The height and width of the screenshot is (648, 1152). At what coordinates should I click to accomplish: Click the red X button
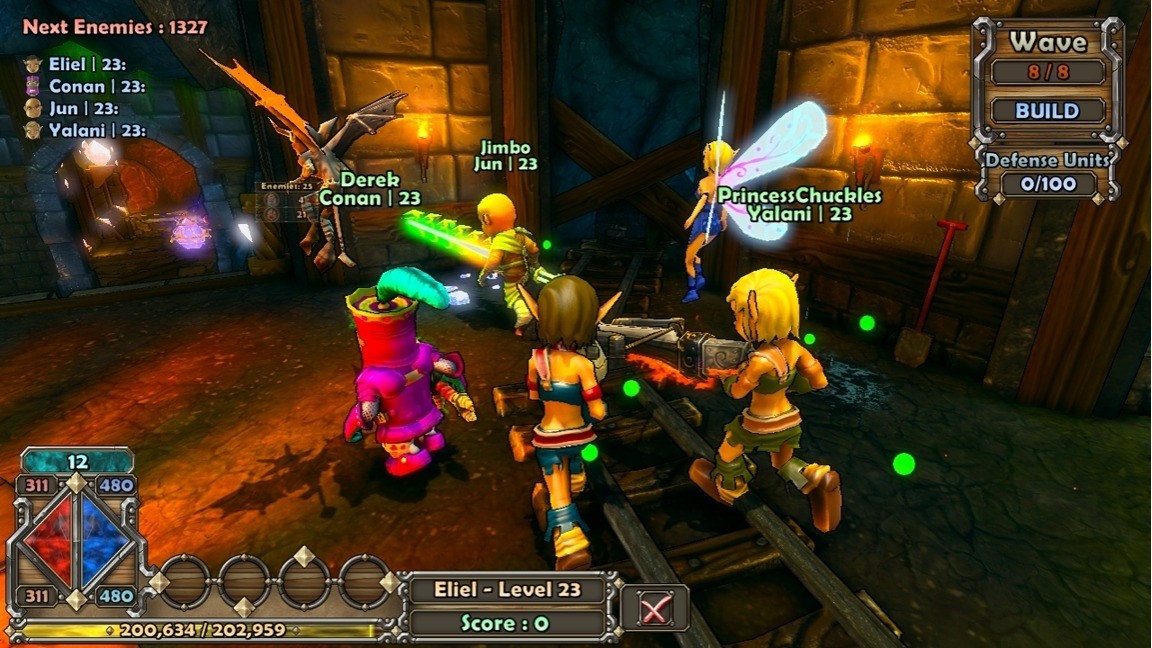pyautogui.click(x=655, y=607)
